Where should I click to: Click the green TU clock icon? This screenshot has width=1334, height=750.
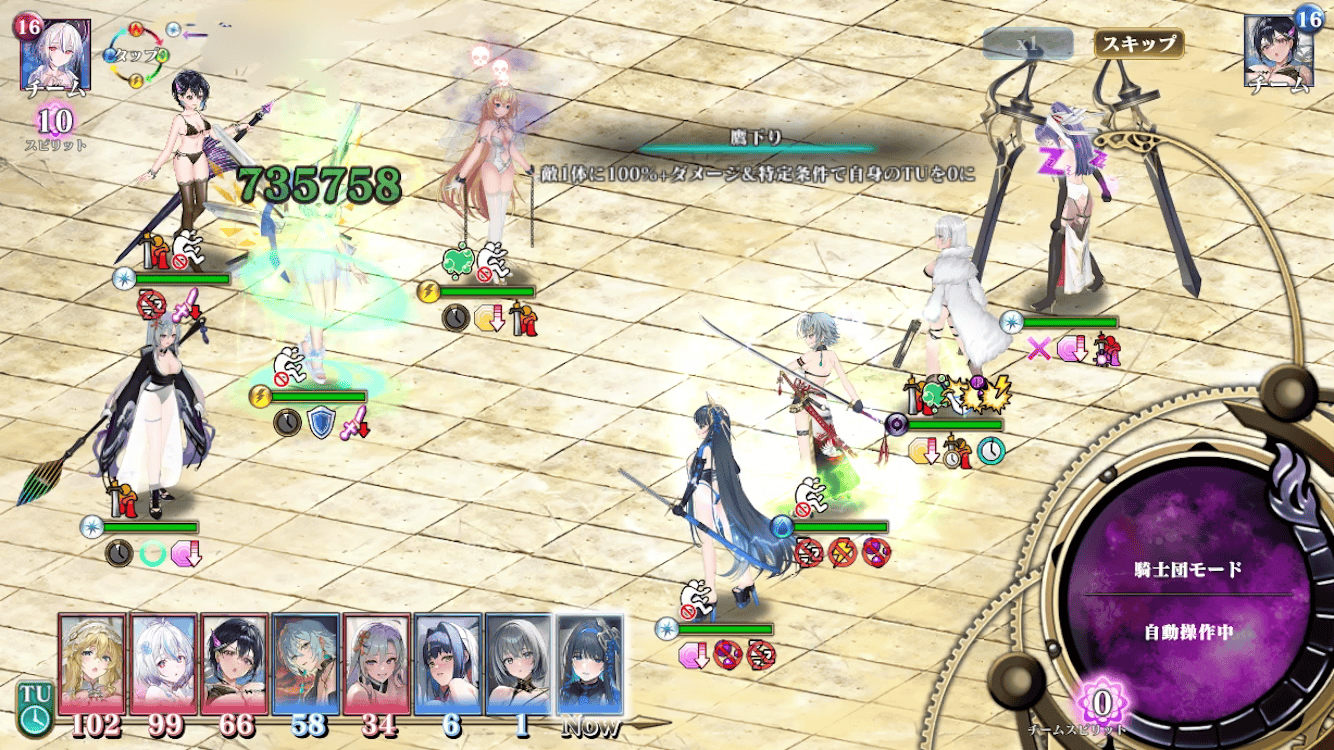pyautogui.click(x=35, y=707)
